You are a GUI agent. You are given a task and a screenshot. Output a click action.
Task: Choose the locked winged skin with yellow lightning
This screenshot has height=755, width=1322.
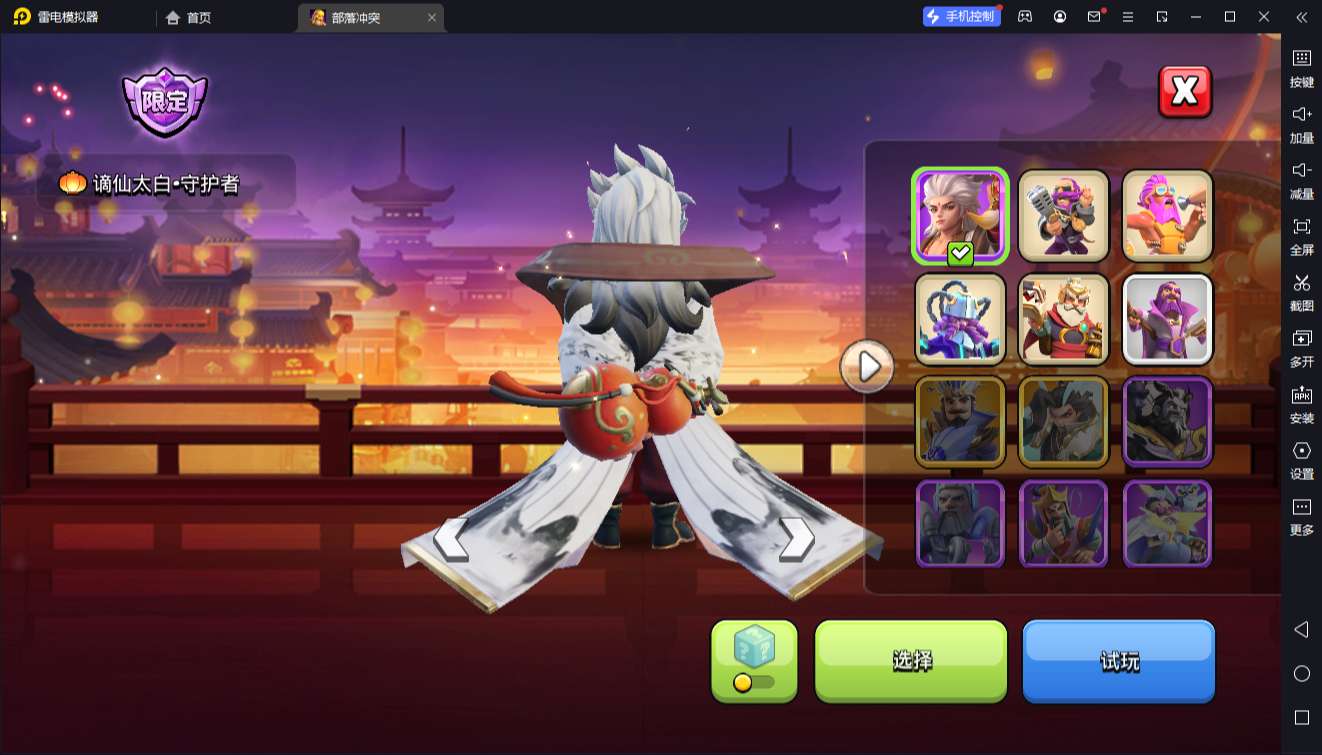coord(1167,524)
